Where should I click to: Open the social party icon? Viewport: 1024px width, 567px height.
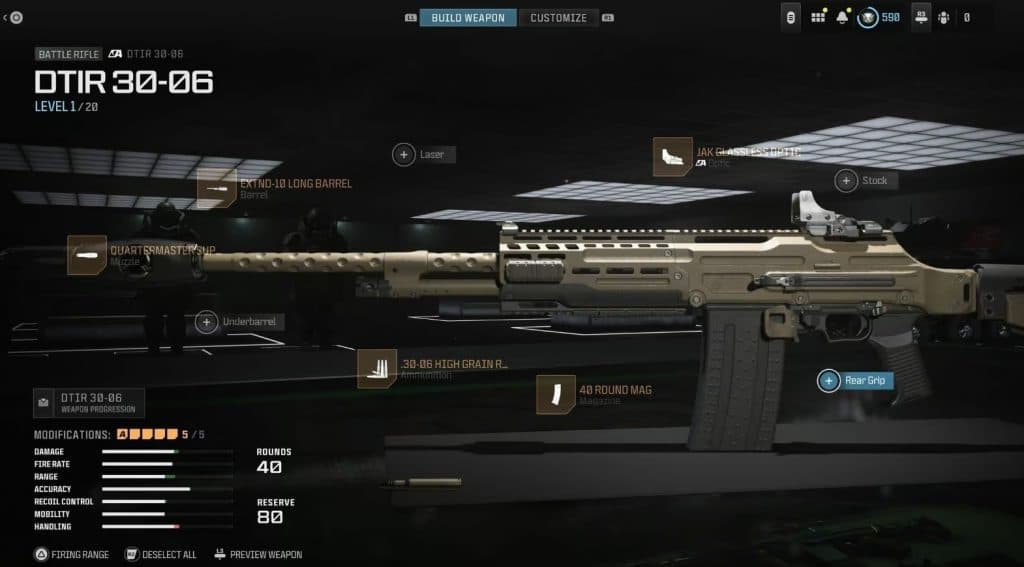point(943,17)
